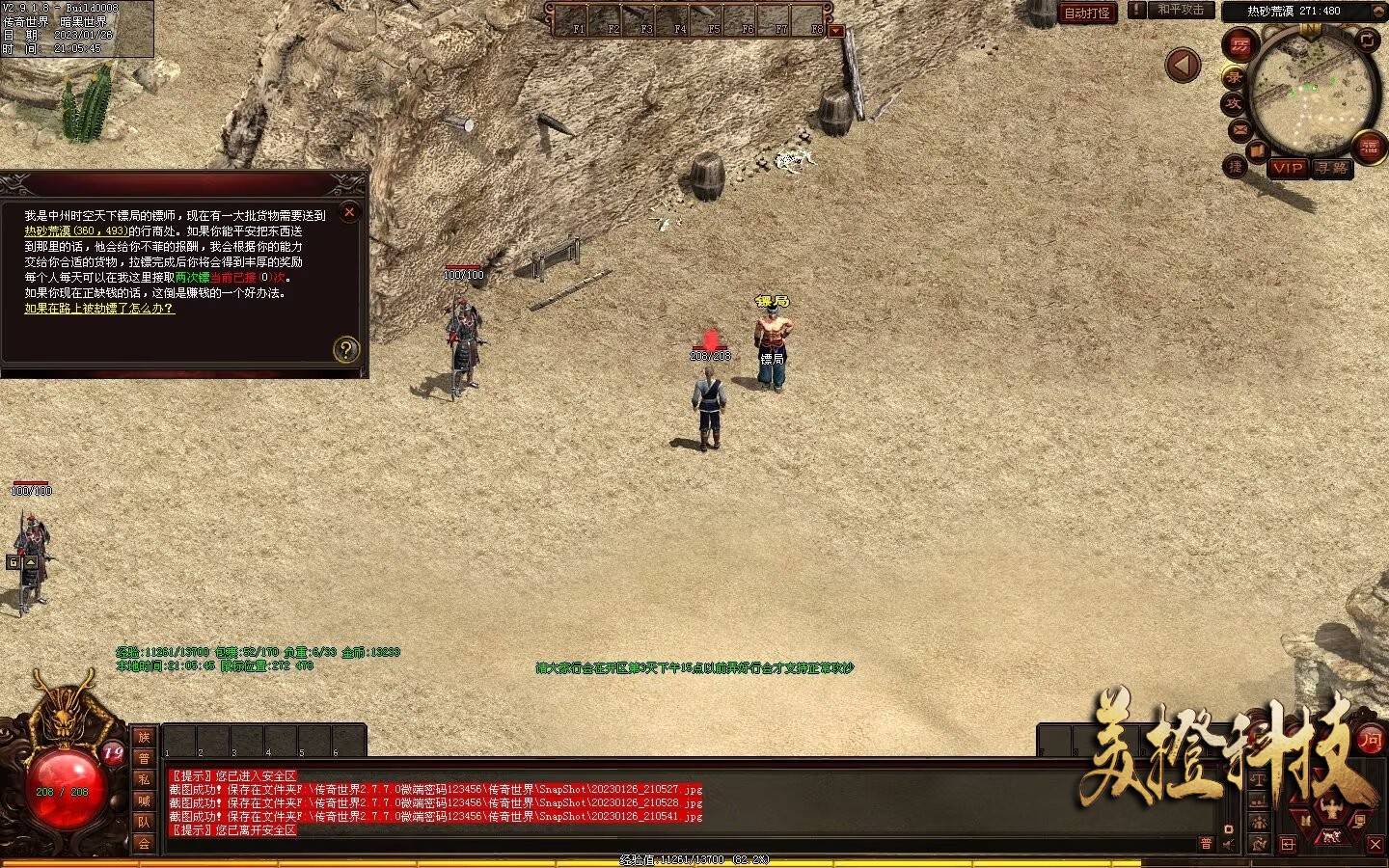Image resolution: width=1389 pixels, height=868 pixels.
Task: Open the minimap
Action: 1310,90
